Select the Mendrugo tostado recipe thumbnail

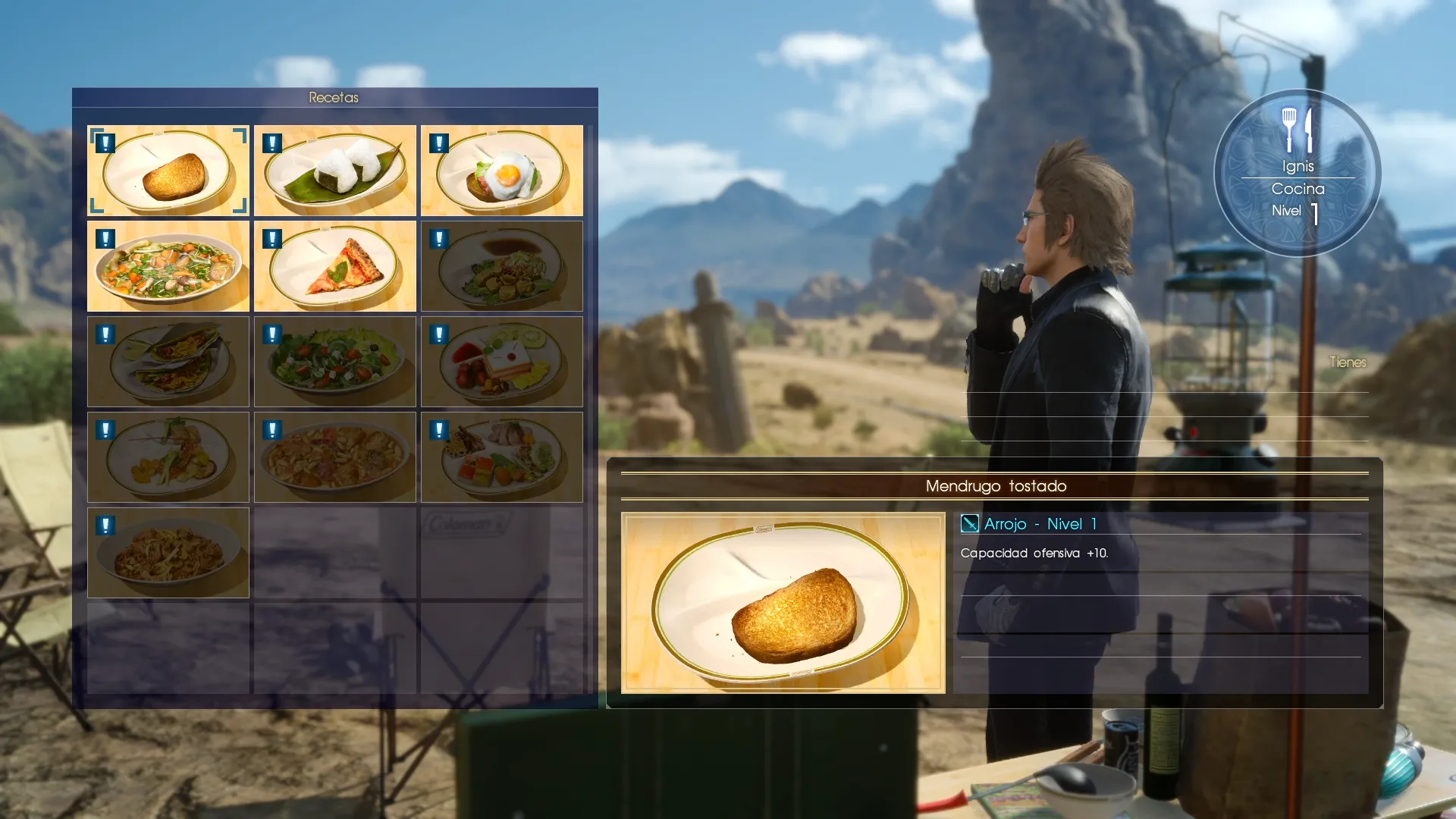(x=168, y=171)
